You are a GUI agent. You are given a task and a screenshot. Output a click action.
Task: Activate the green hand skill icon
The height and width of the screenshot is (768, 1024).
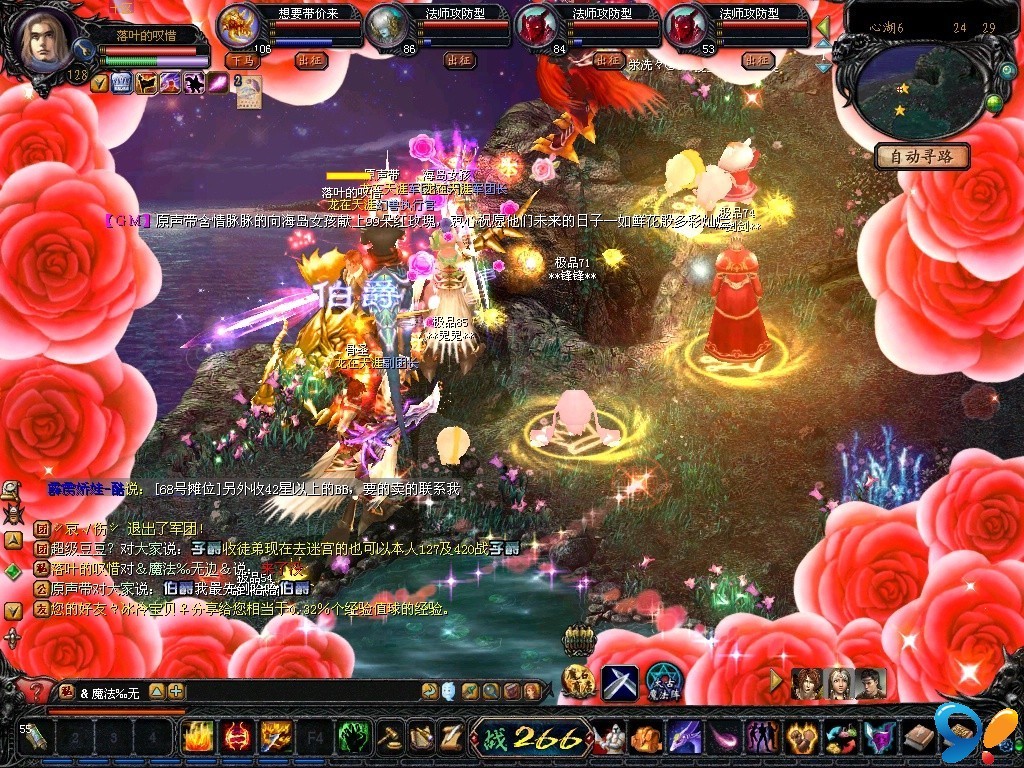(x=353, y=738)
